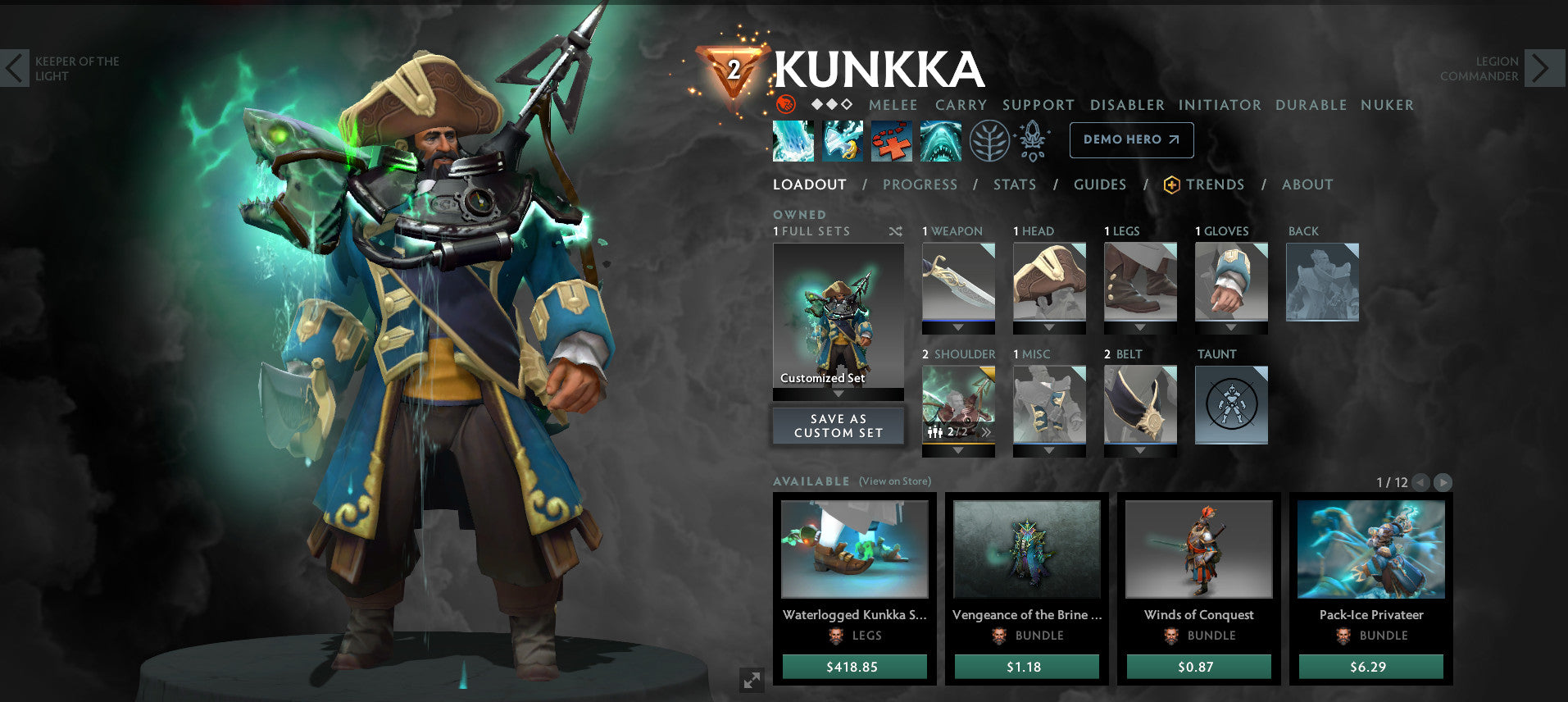Click the DEMO HERO button
Viewport: 1568px width, 702px height.
click(x=1131, y=139)
